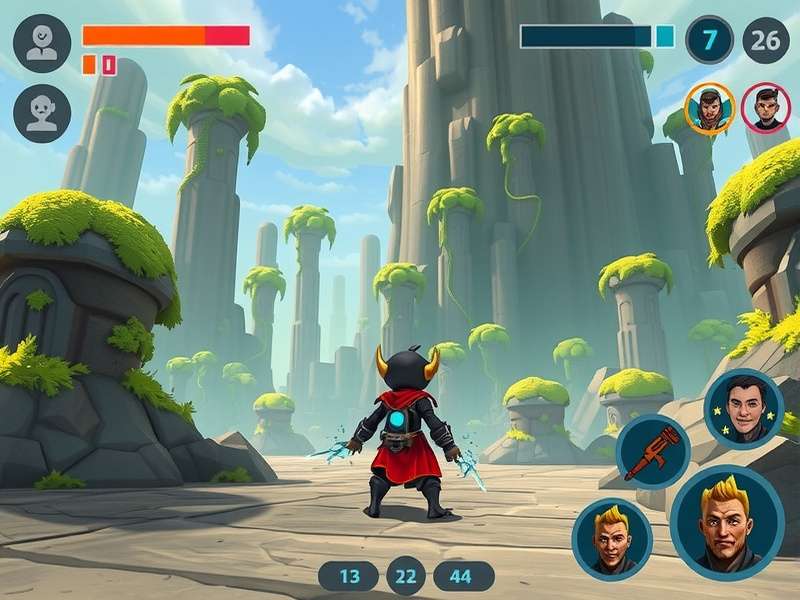
Task: Tap the small blonde character portrait button
Action: click(x=612, y=538)
